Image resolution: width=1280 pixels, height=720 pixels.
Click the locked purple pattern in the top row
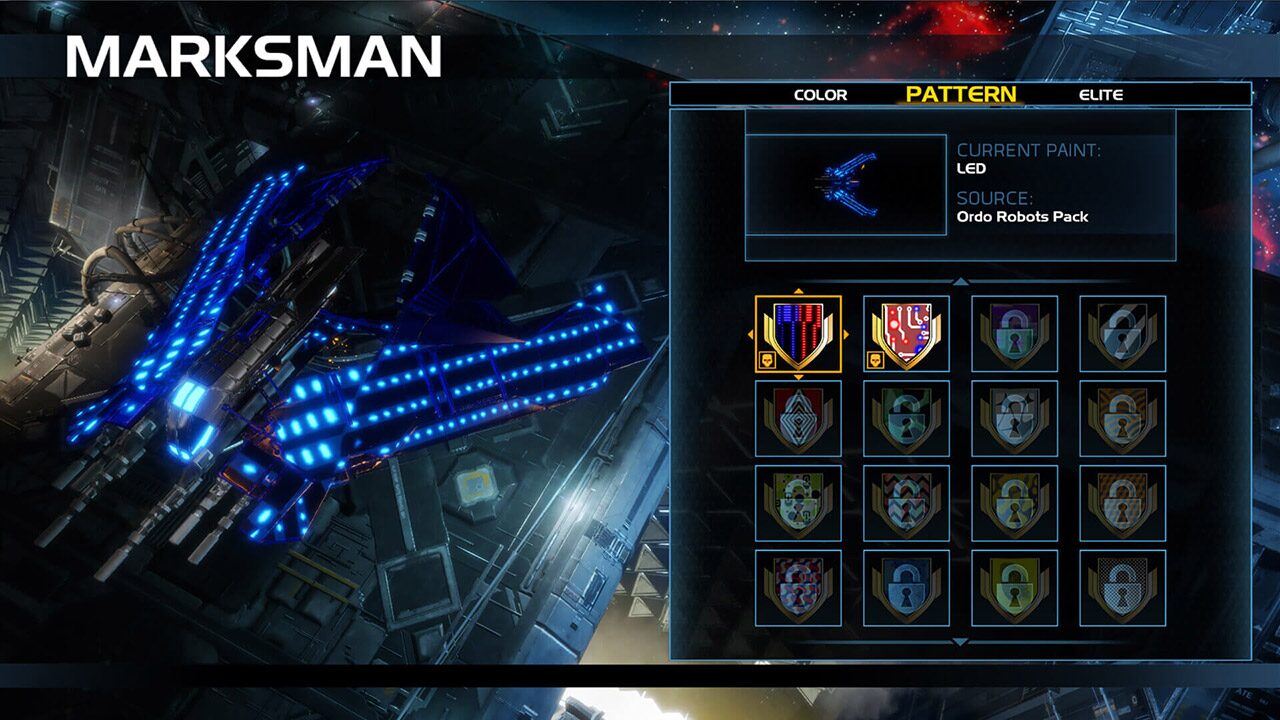coord(1015,335)
